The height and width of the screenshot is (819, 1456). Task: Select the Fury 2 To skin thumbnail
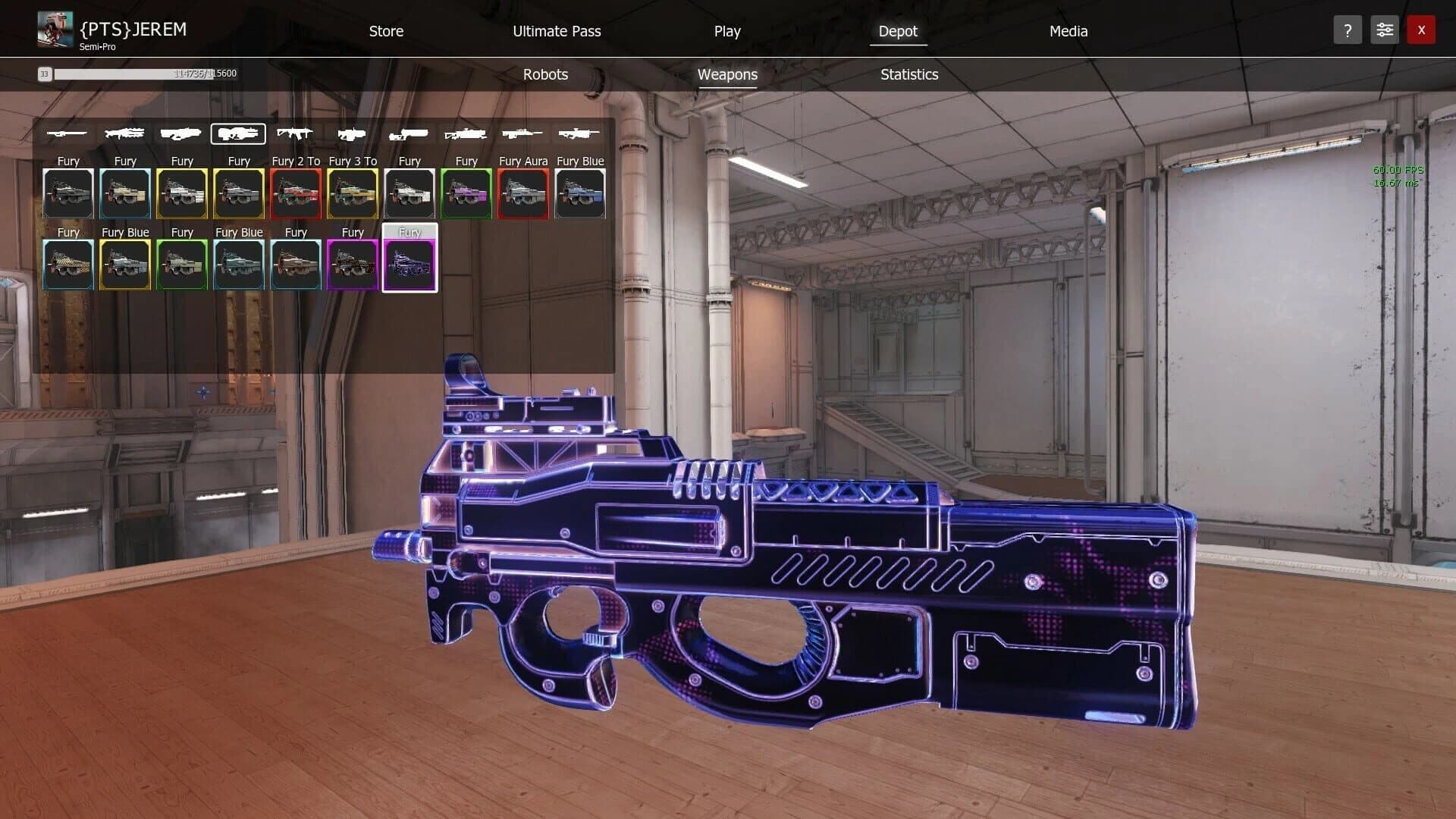point(296,193)
